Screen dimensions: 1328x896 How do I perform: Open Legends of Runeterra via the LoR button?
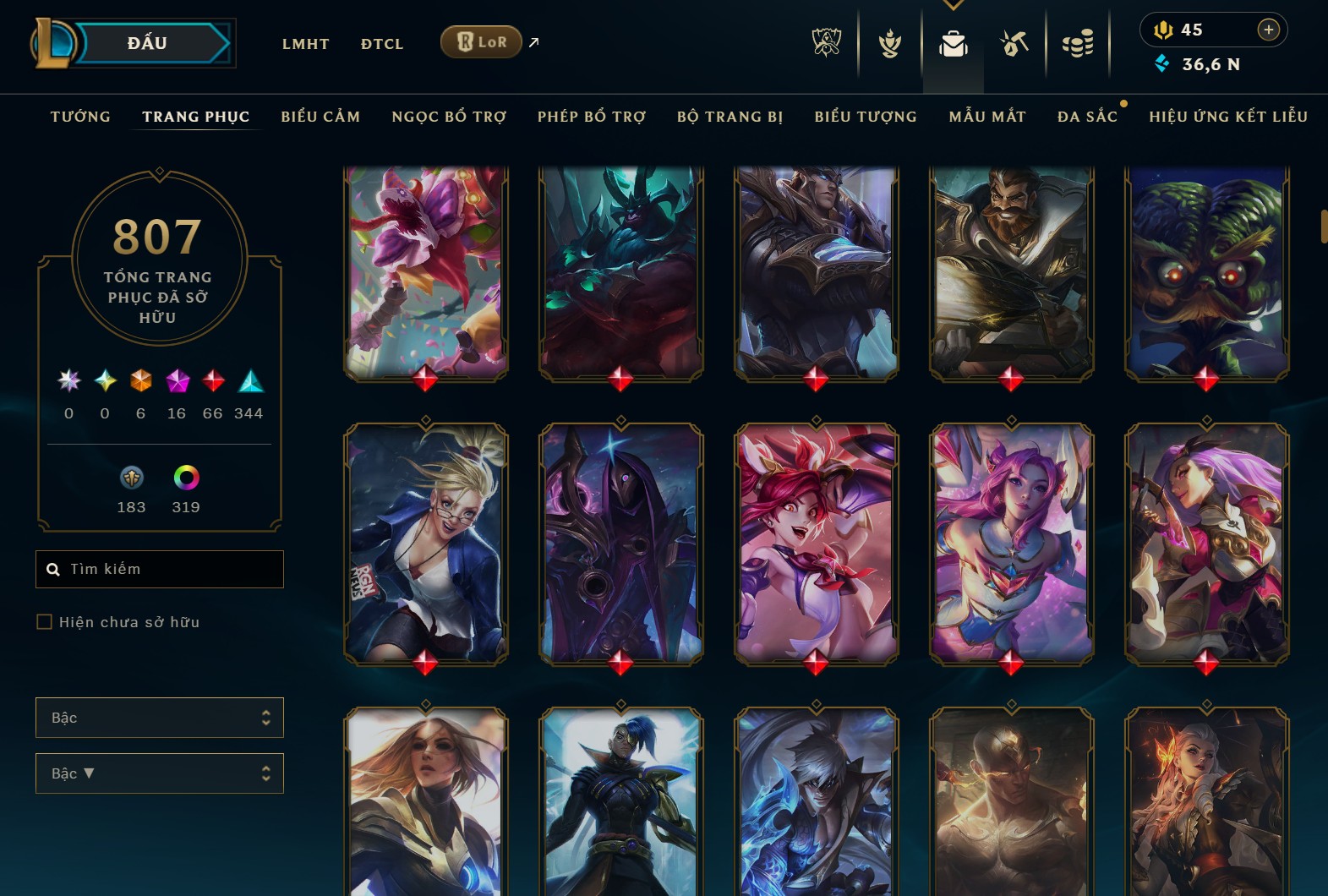coord(481,41)
